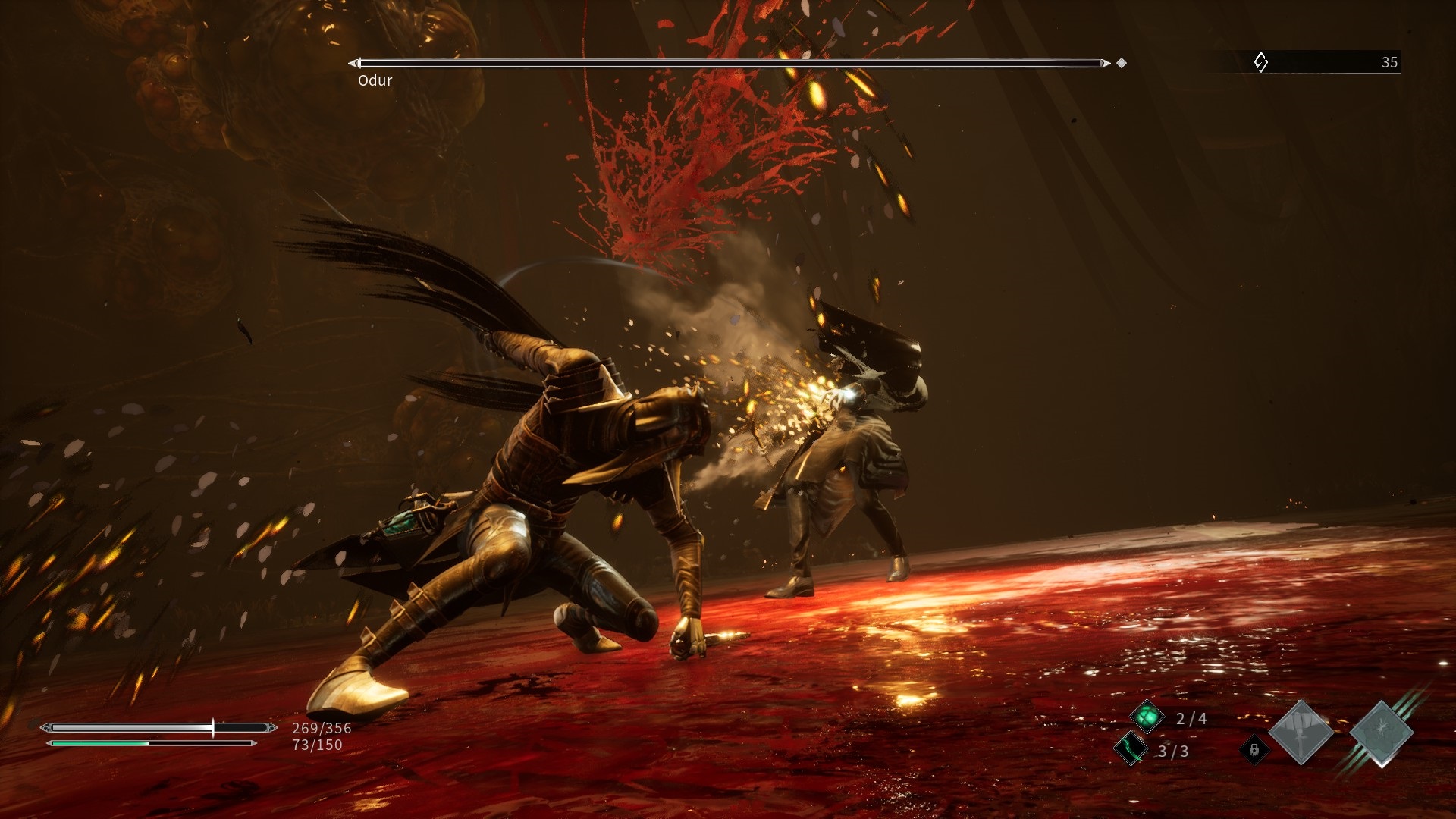Click the small padlock diamond icon
Screen dimensions: 1456x819
point(1254,750)
